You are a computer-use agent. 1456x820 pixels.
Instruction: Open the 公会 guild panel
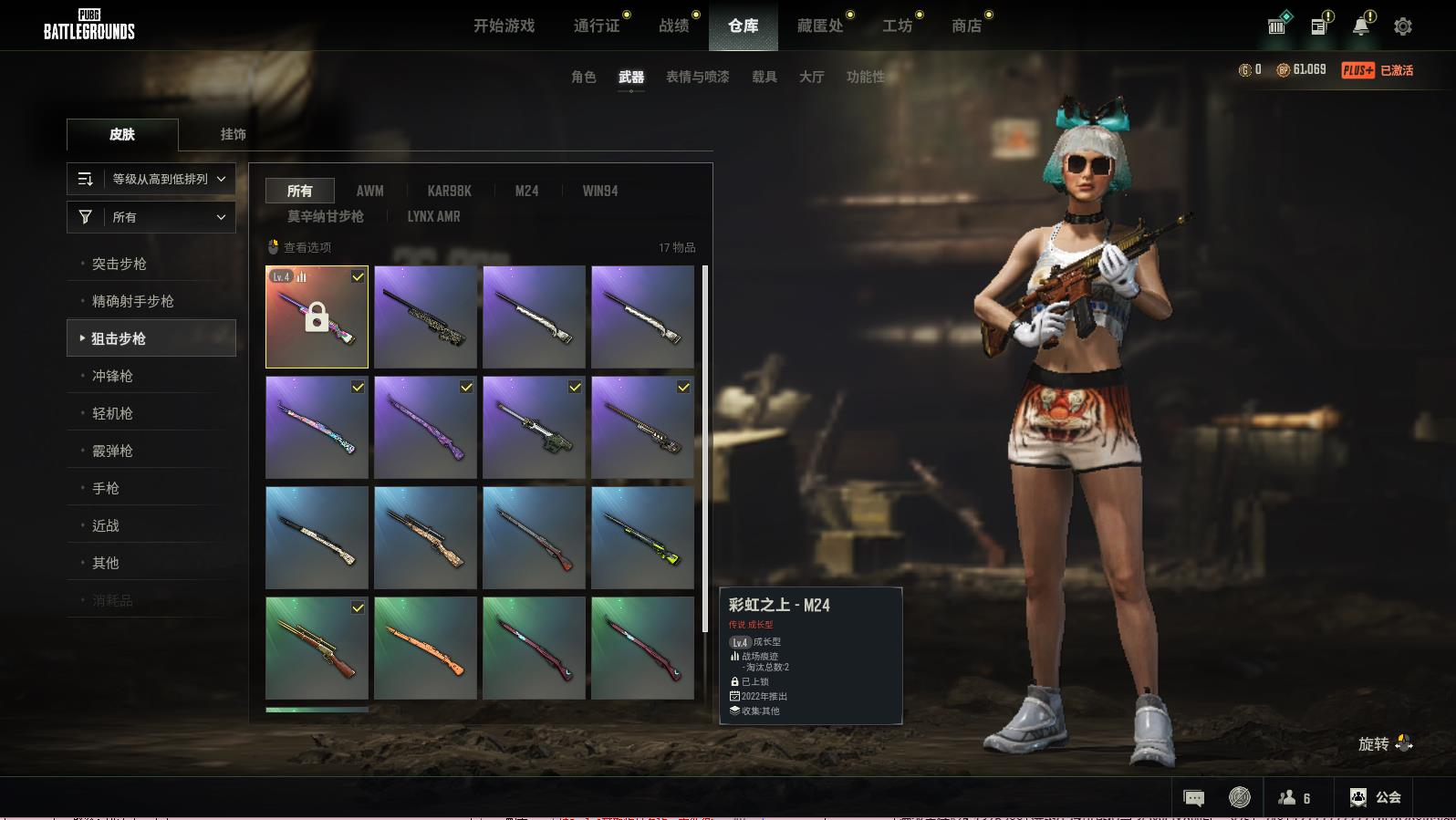tap(1375, 797)
